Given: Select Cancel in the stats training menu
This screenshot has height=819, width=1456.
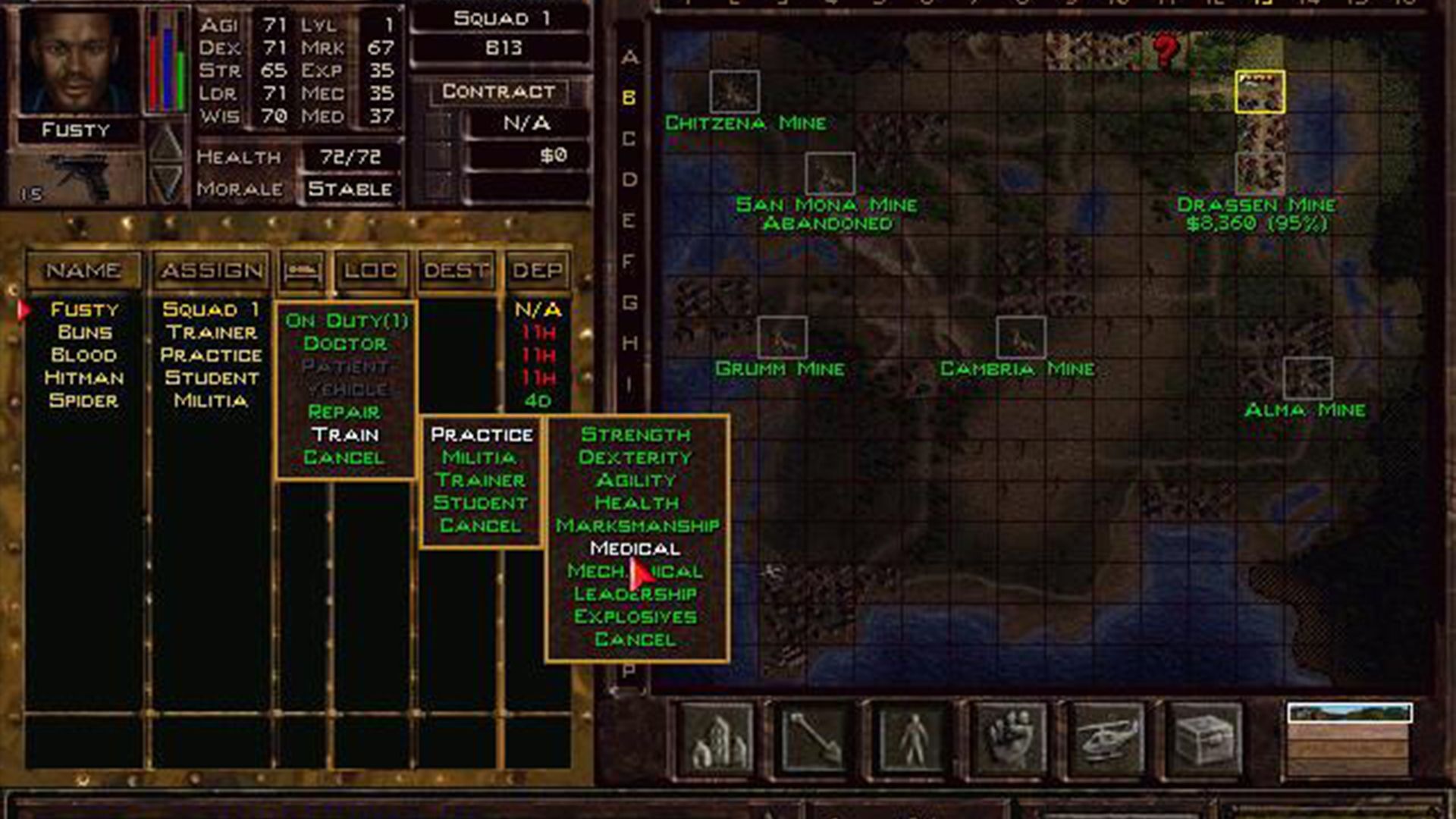Looking at the screenshot, I should click(x=635, y=639).
